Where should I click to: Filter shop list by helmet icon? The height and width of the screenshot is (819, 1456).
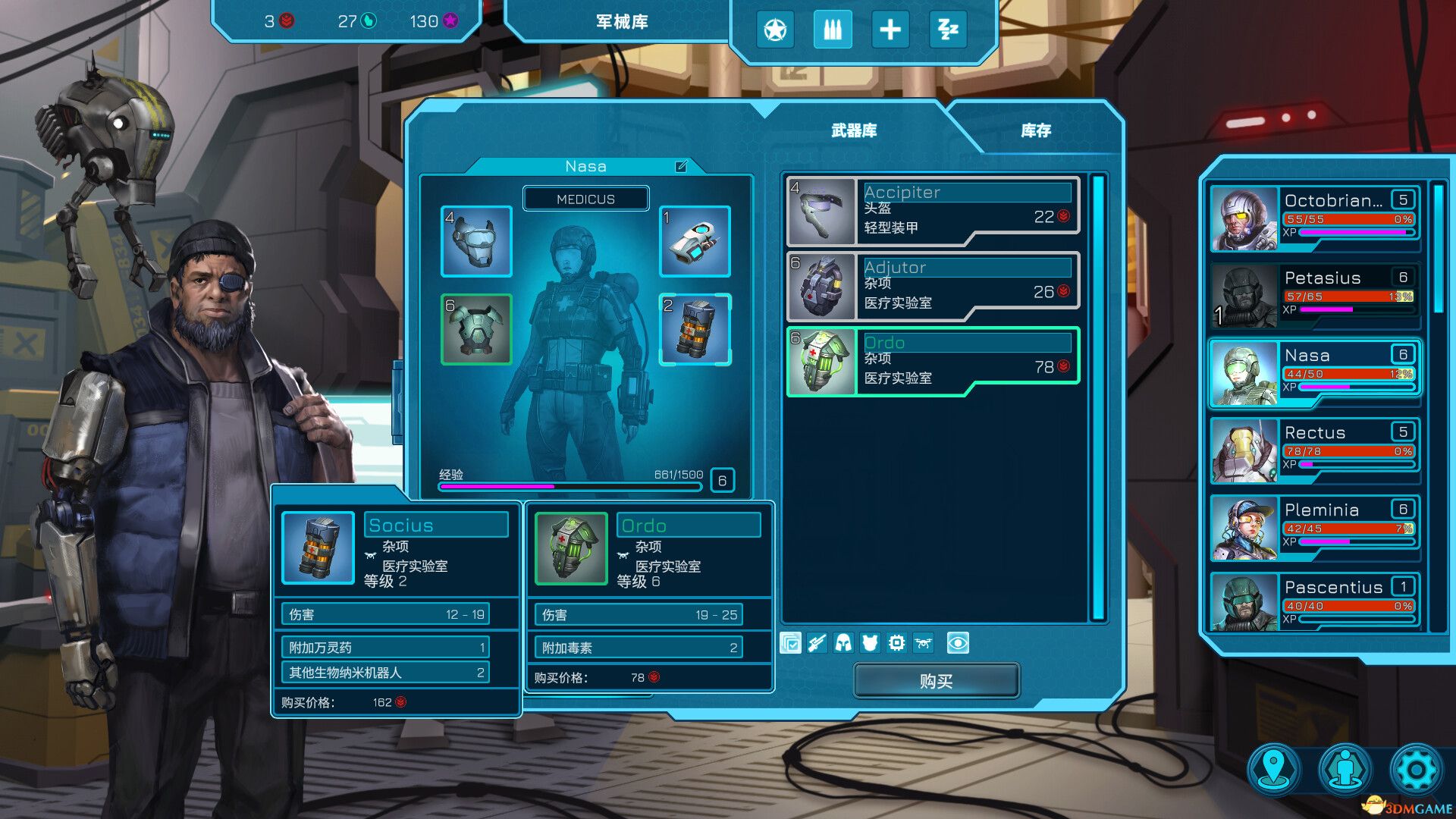pos(843,643)
